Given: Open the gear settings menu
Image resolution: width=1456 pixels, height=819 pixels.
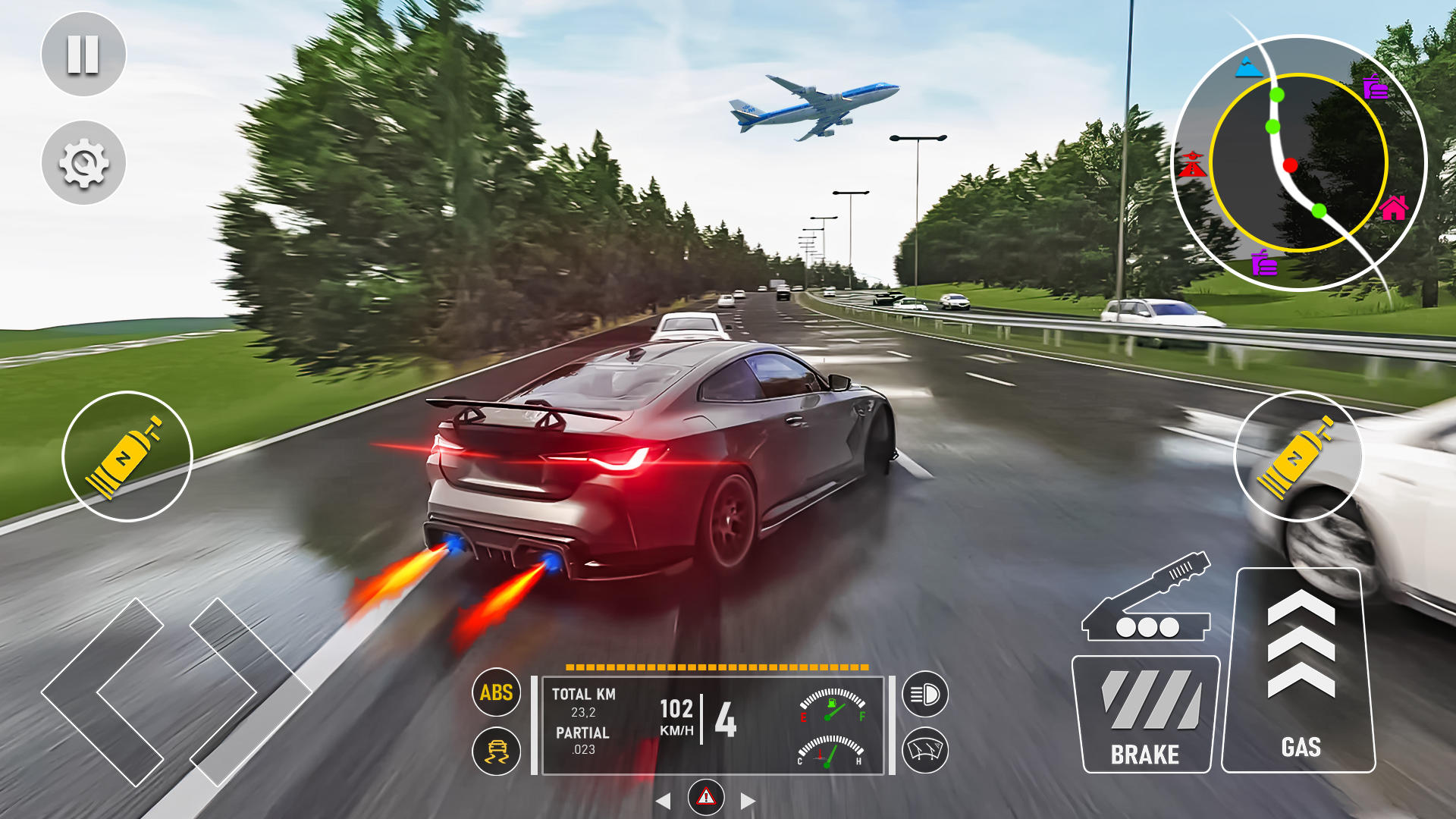Looking at the screenshot, I should pyautogui.click(x=83, y=162).
